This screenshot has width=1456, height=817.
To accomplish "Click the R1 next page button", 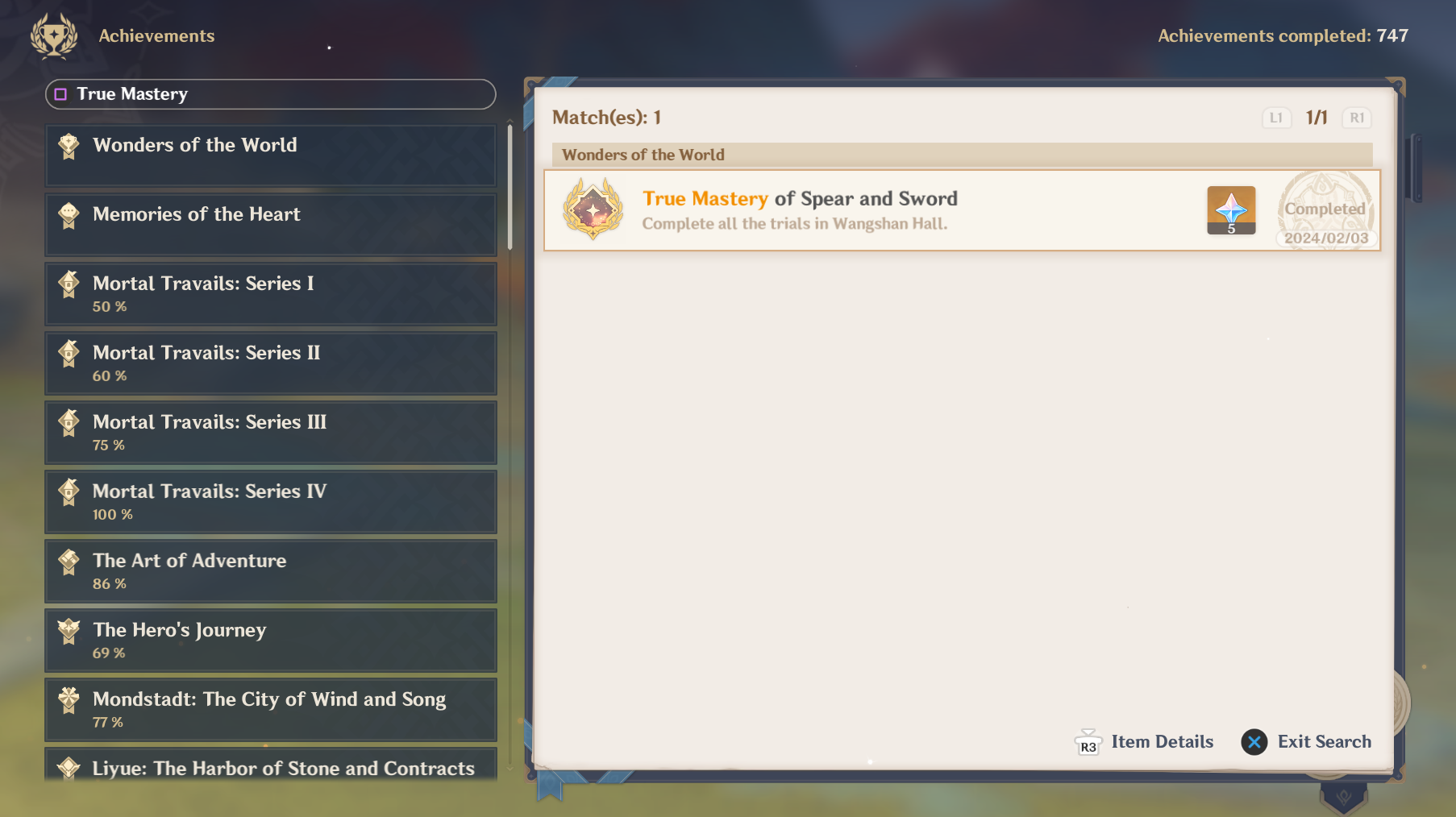I will (x=1357, y=118).
